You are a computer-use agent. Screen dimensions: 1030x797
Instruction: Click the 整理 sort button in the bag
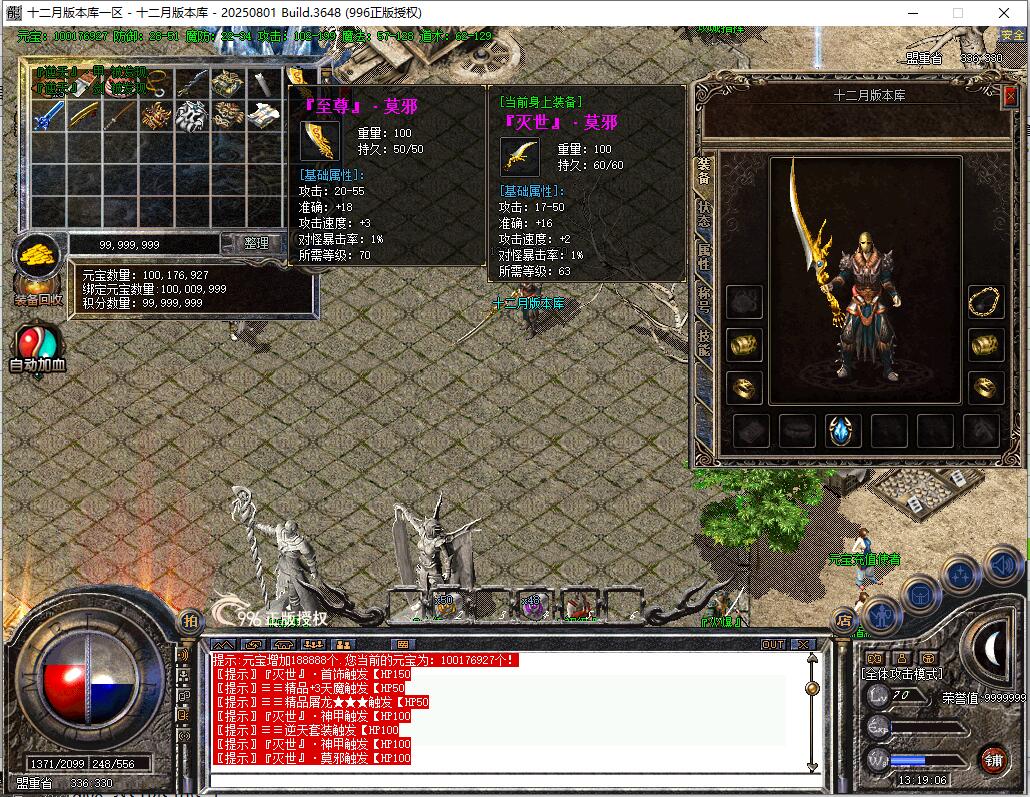pyautogui.click(x=256, y=243)
